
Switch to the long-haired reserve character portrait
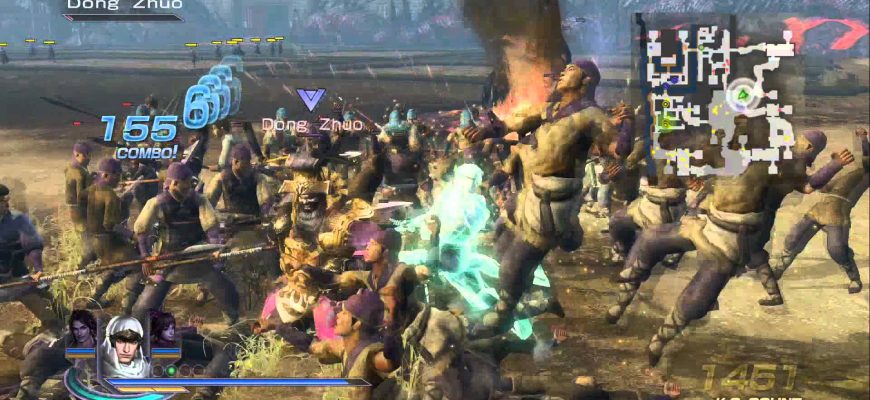(x=82, y=331)
